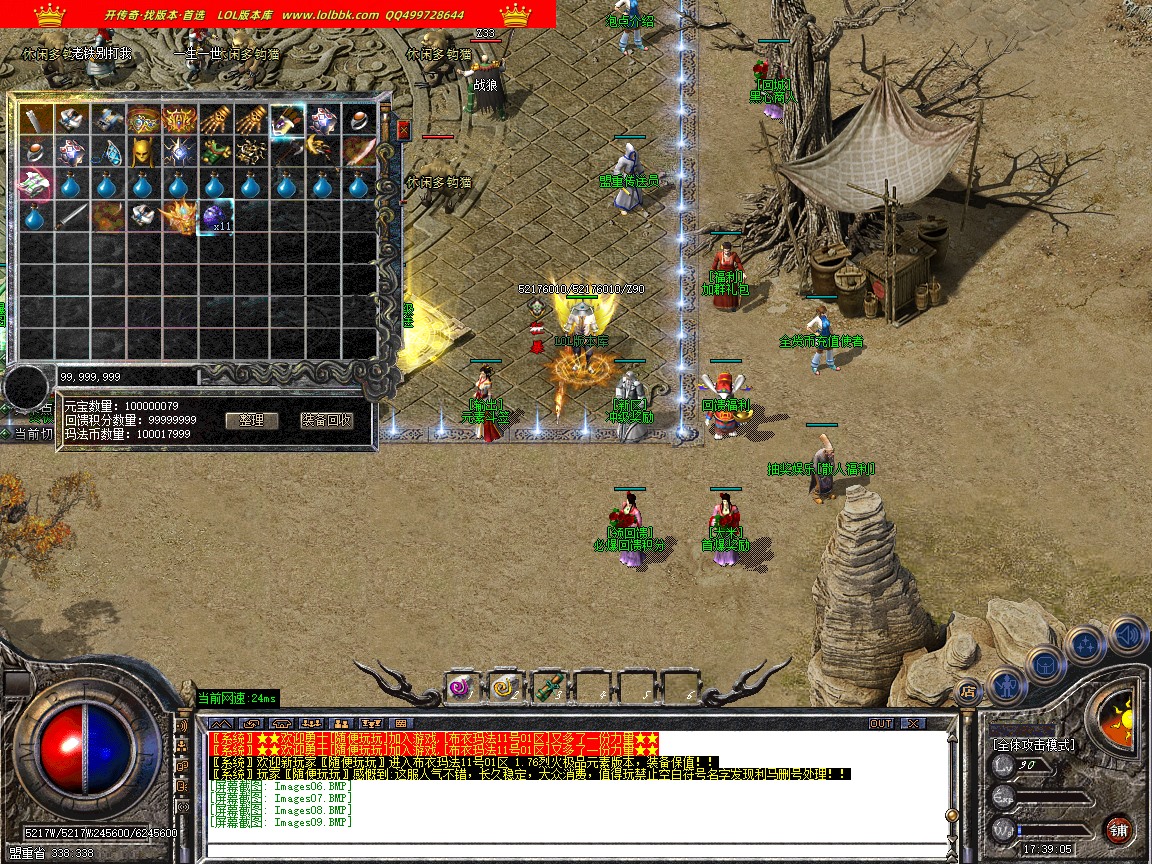The image size is (1152, 864).
Task: Toggle the sound speaker icon
Action: point(1126,636)
